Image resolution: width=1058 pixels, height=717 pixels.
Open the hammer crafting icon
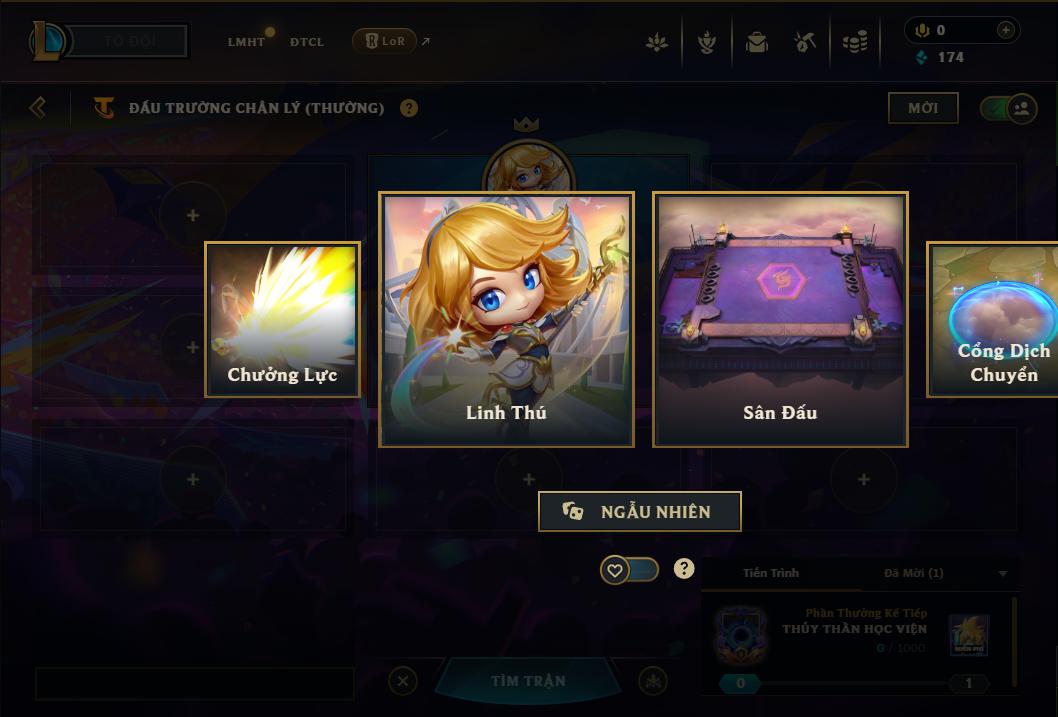805,42
